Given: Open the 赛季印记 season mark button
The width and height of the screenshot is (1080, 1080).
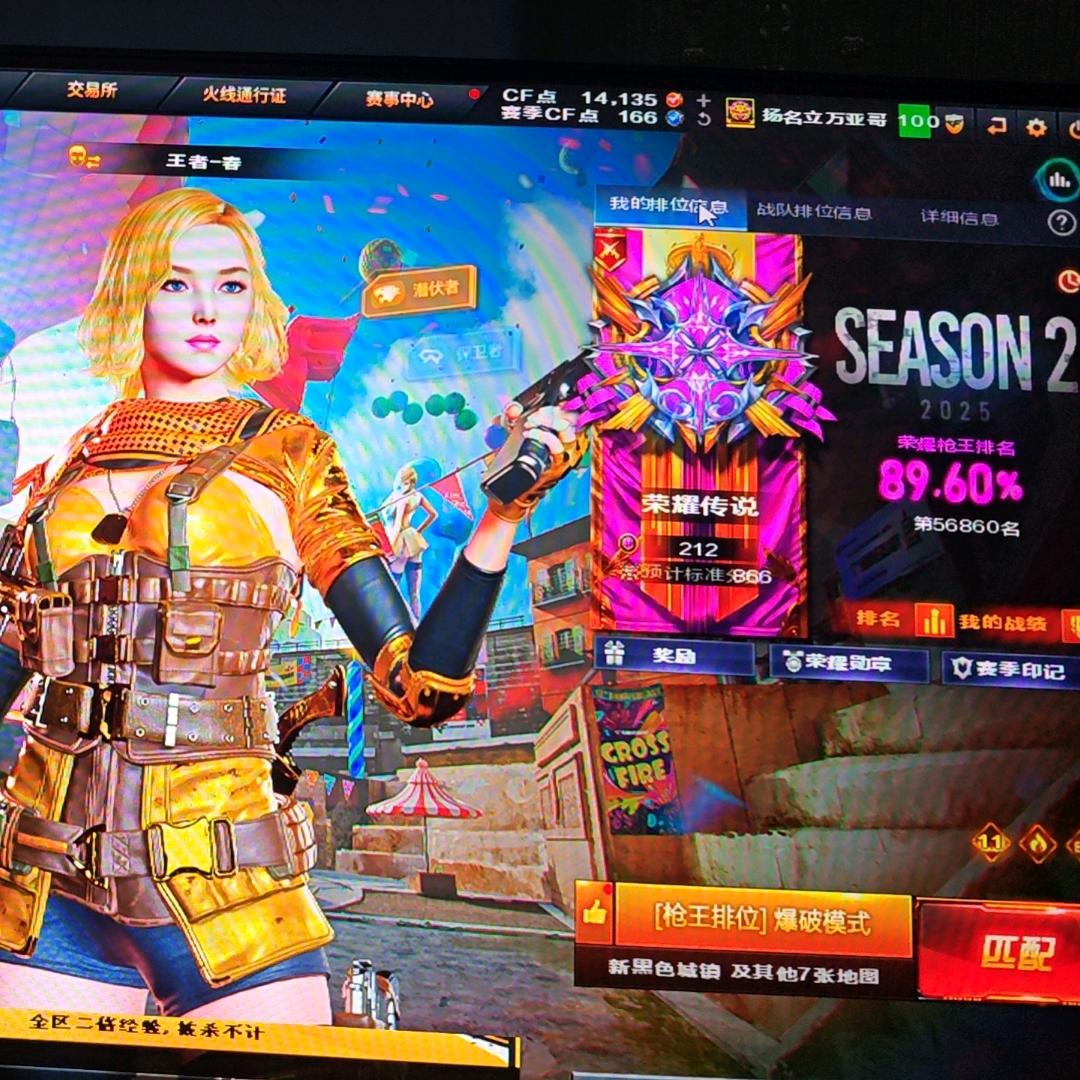Looking at the screenshot, I should [1010, 668].
